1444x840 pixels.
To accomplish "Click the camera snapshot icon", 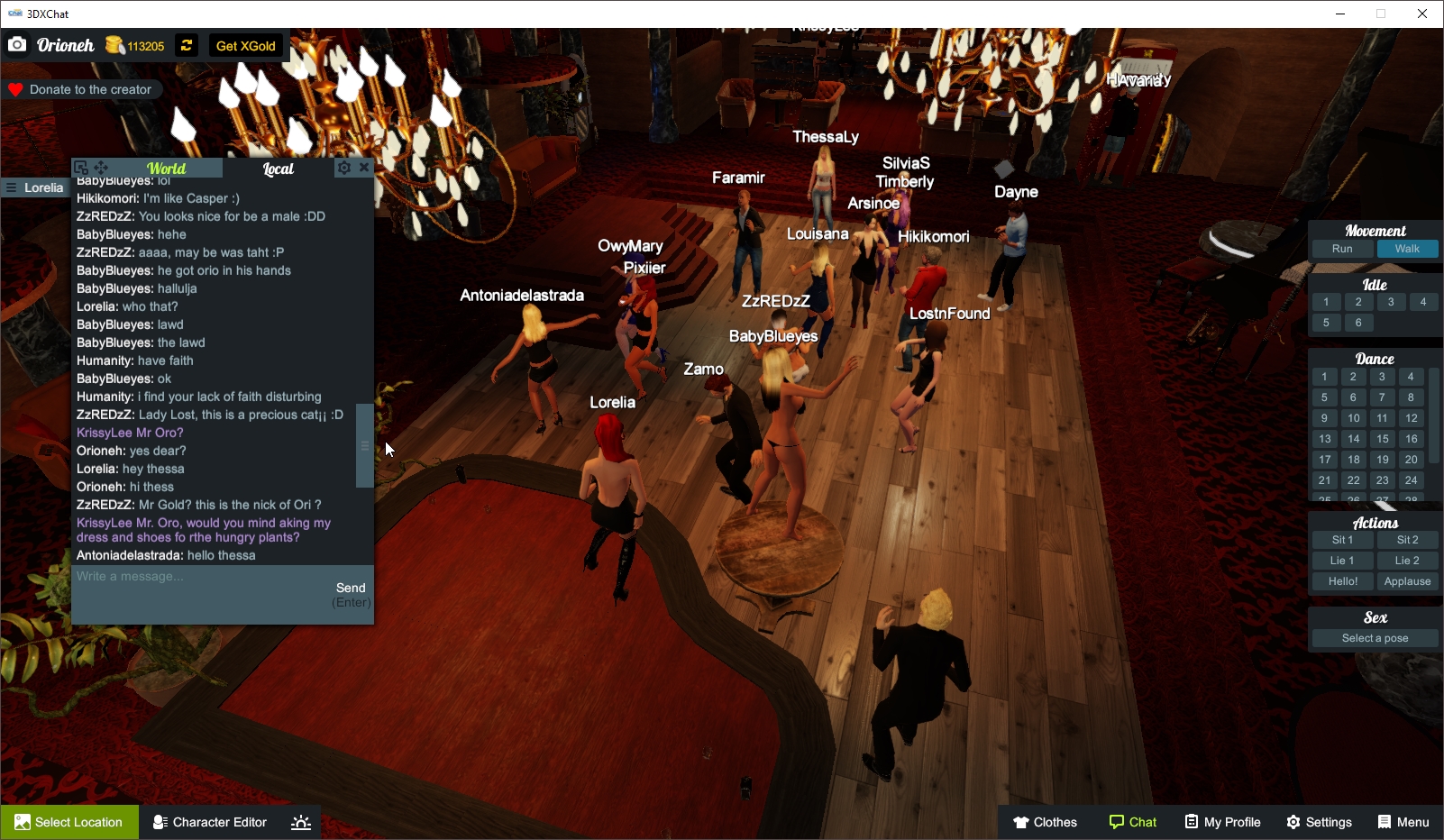I will 17,44.
